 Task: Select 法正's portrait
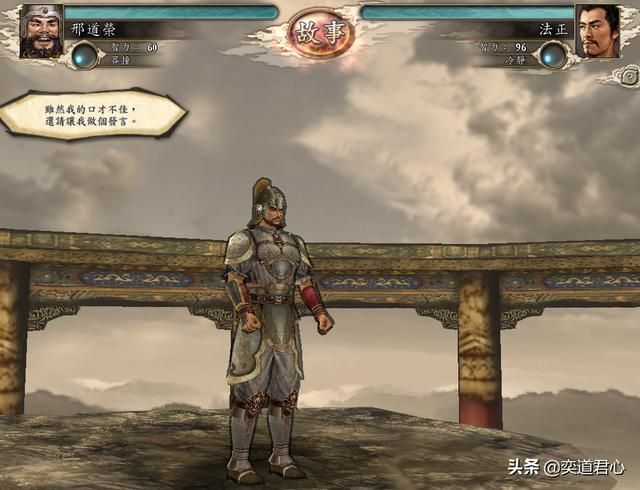[x=599, y=32]
